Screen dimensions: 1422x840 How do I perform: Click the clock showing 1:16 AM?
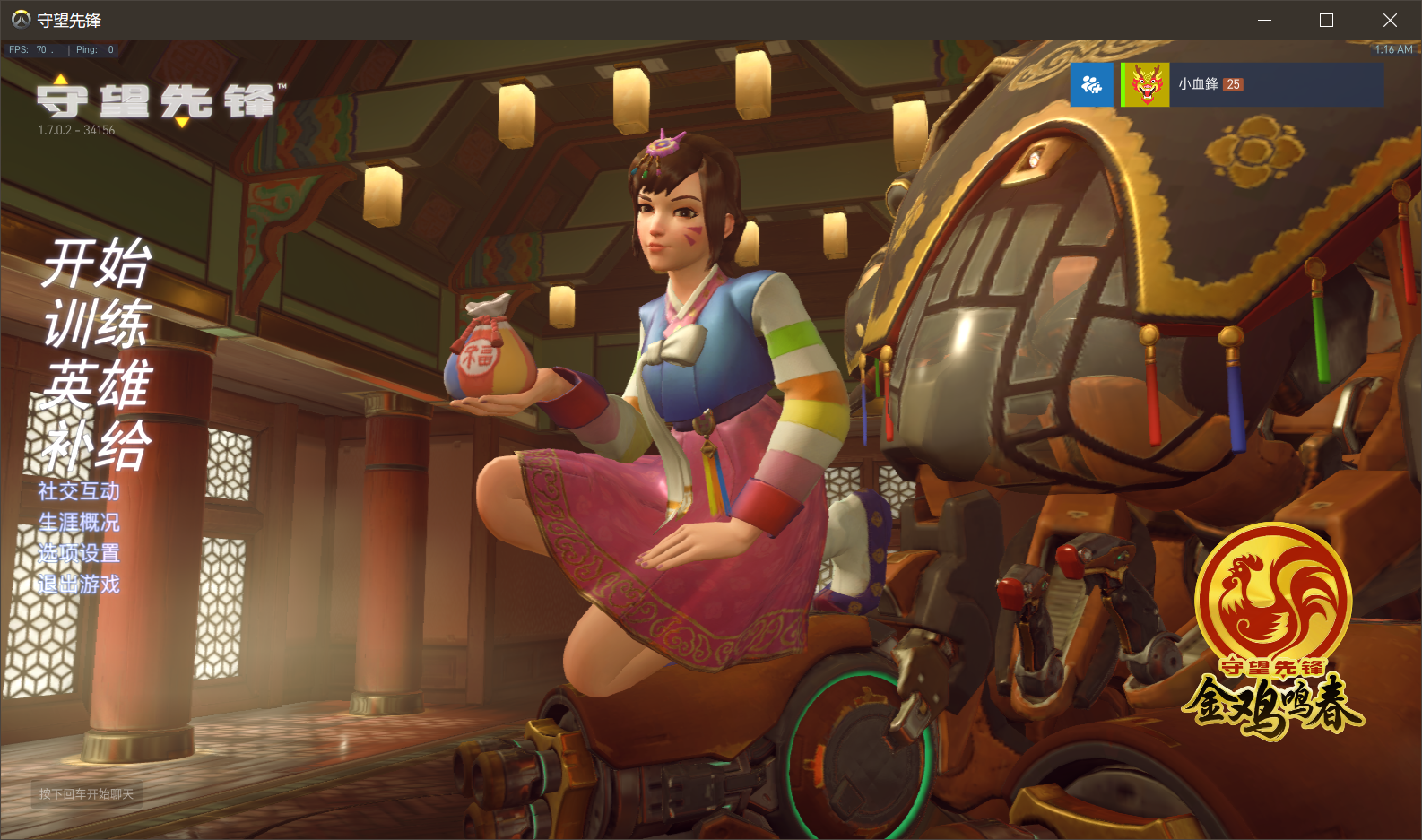[x=1396, y=50]
